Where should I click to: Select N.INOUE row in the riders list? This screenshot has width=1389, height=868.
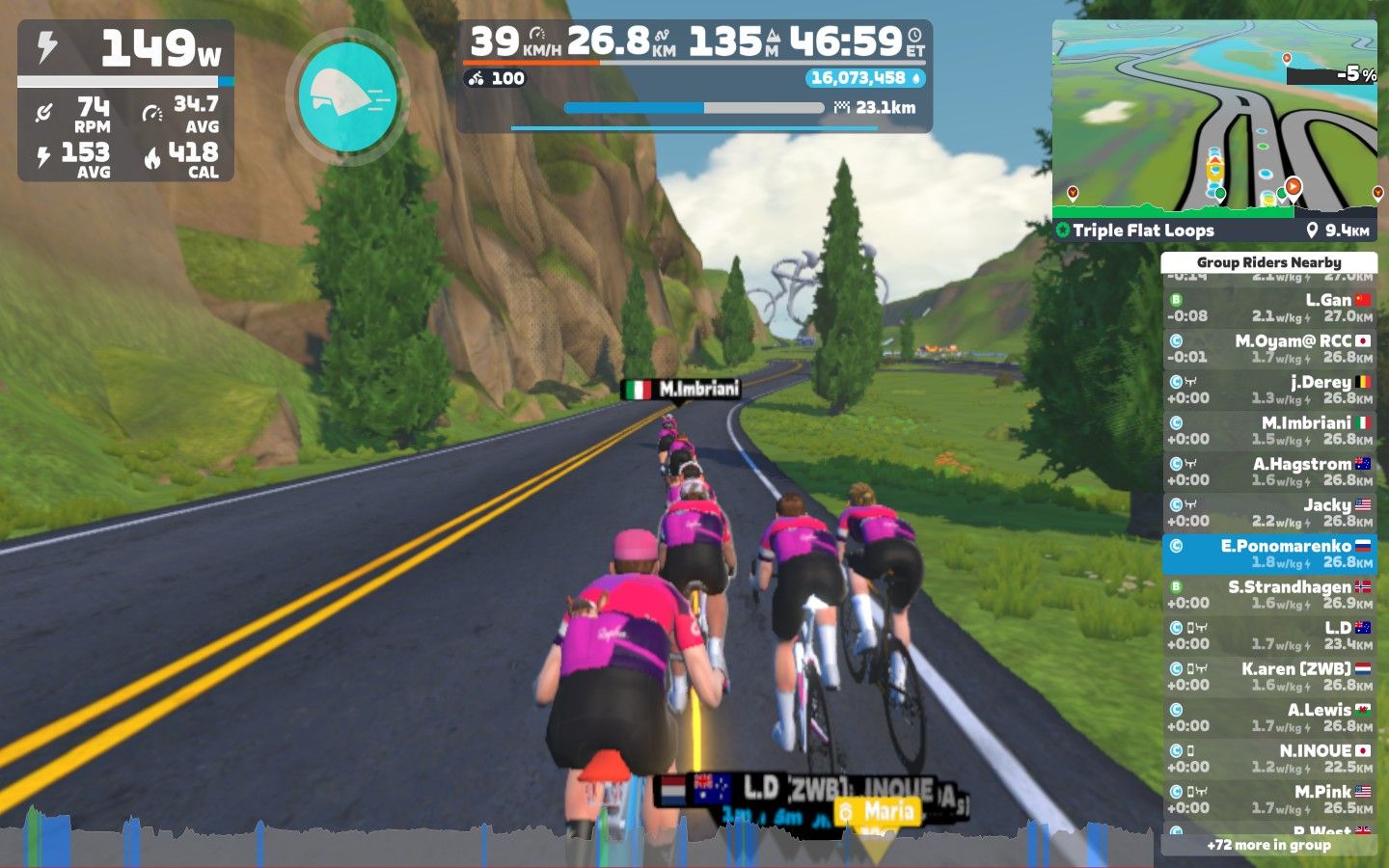click(1268, 758)
